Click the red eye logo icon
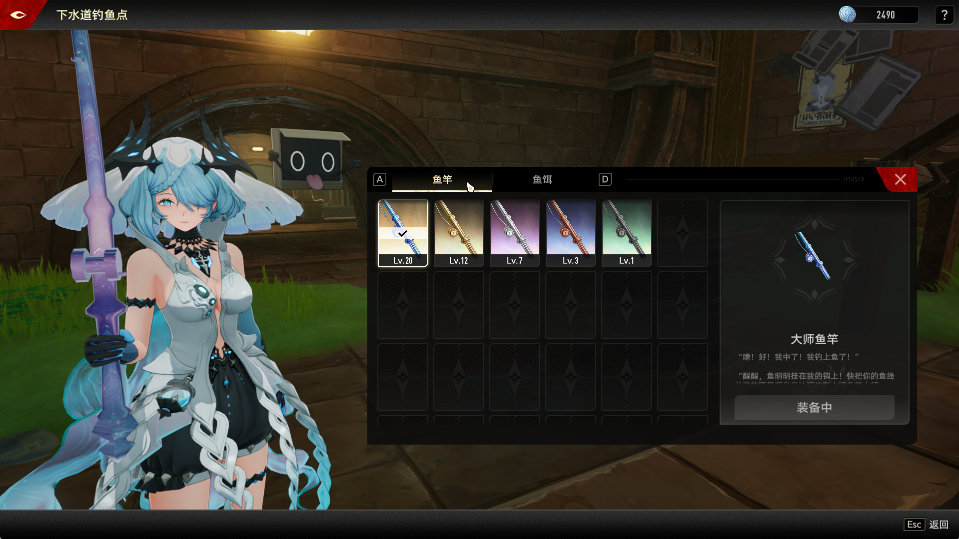The height and width of the screenshot is (539, 959). (19, 14)
